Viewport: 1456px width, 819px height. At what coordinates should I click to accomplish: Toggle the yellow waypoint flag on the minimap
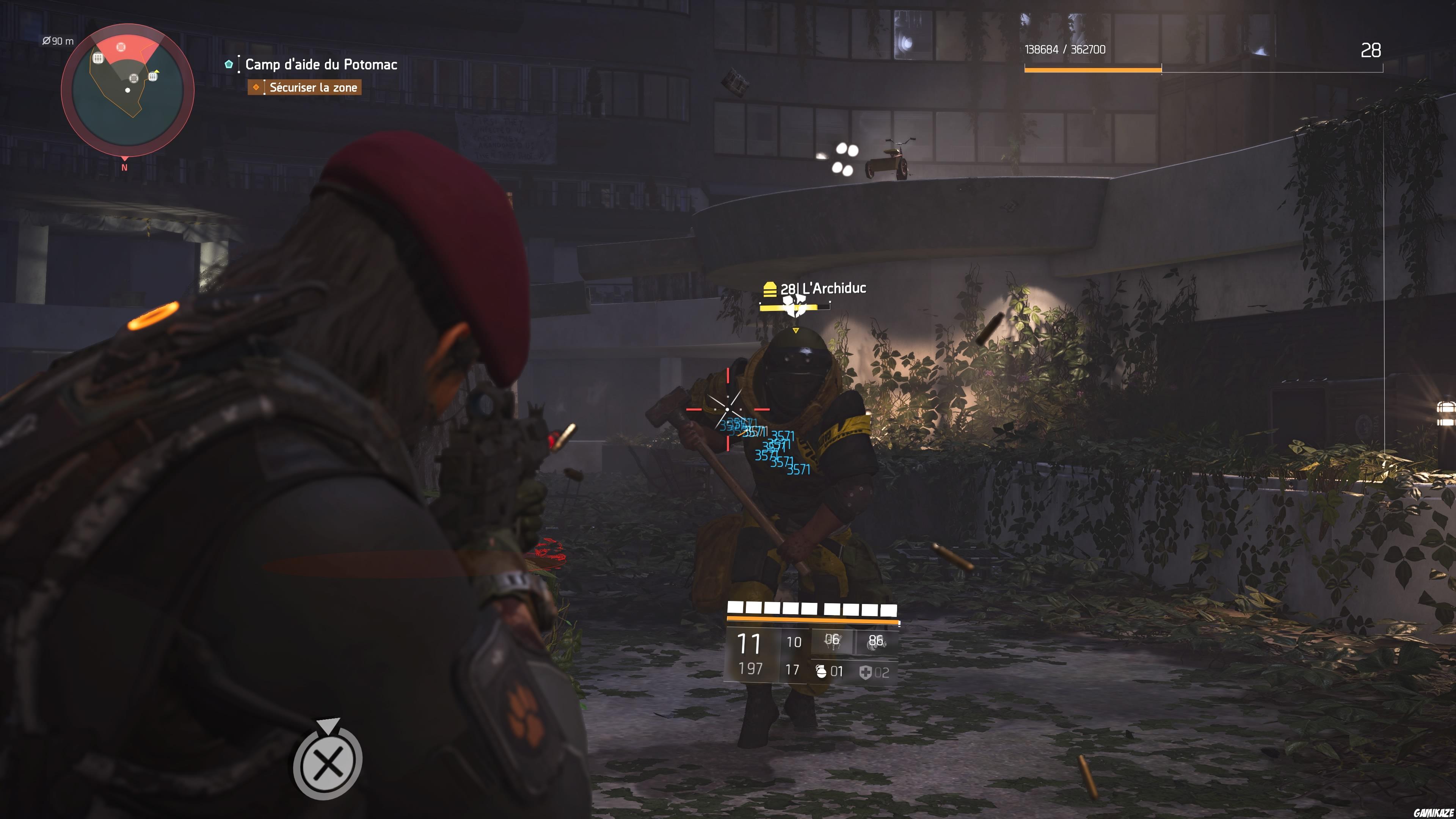(157, 72)
